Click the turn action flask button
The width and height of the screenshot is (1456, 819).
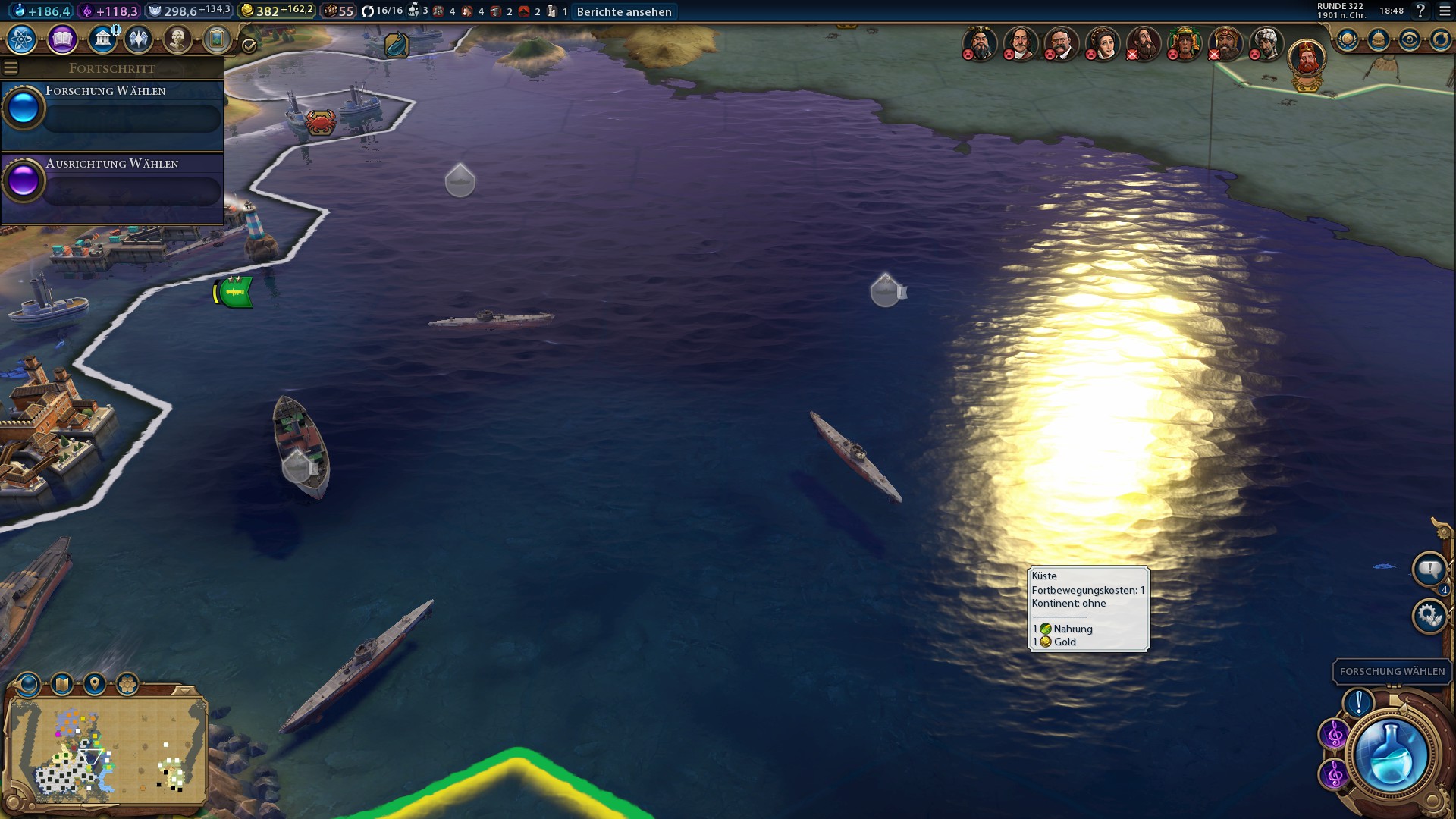tap(1392, 755)
